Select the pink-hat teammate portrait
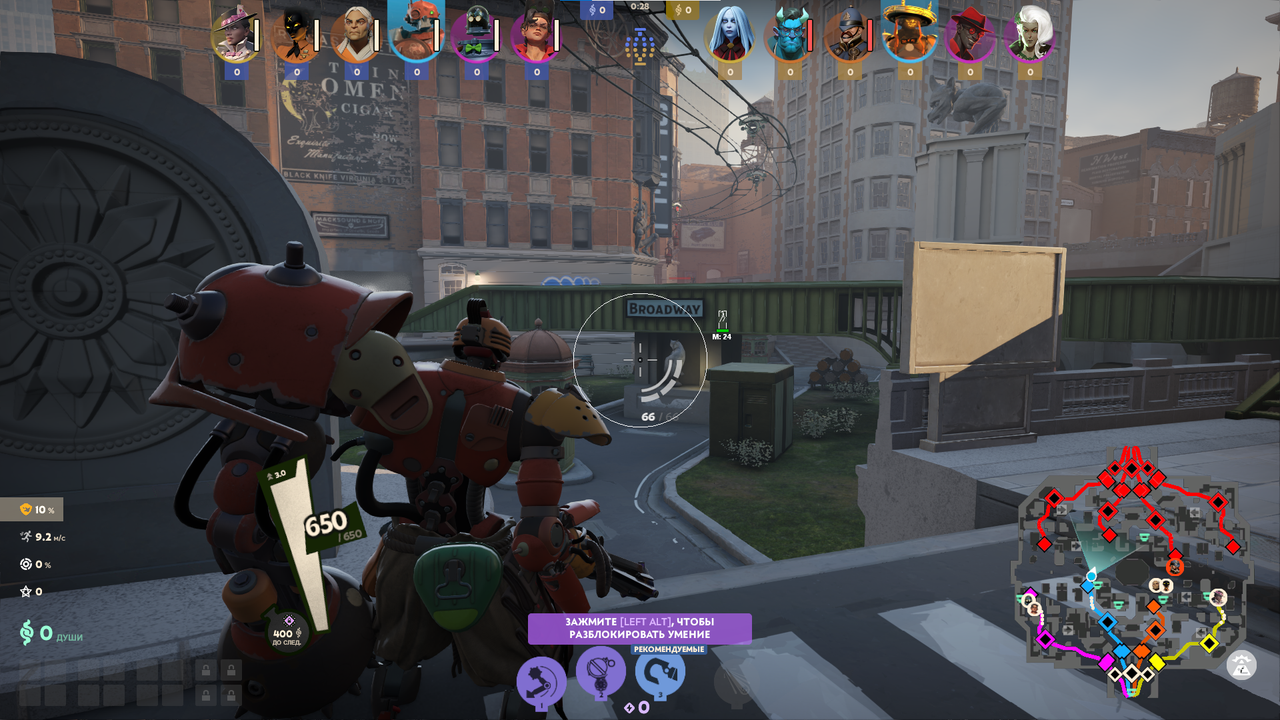1280x720 pixels. tap(236, 35)
